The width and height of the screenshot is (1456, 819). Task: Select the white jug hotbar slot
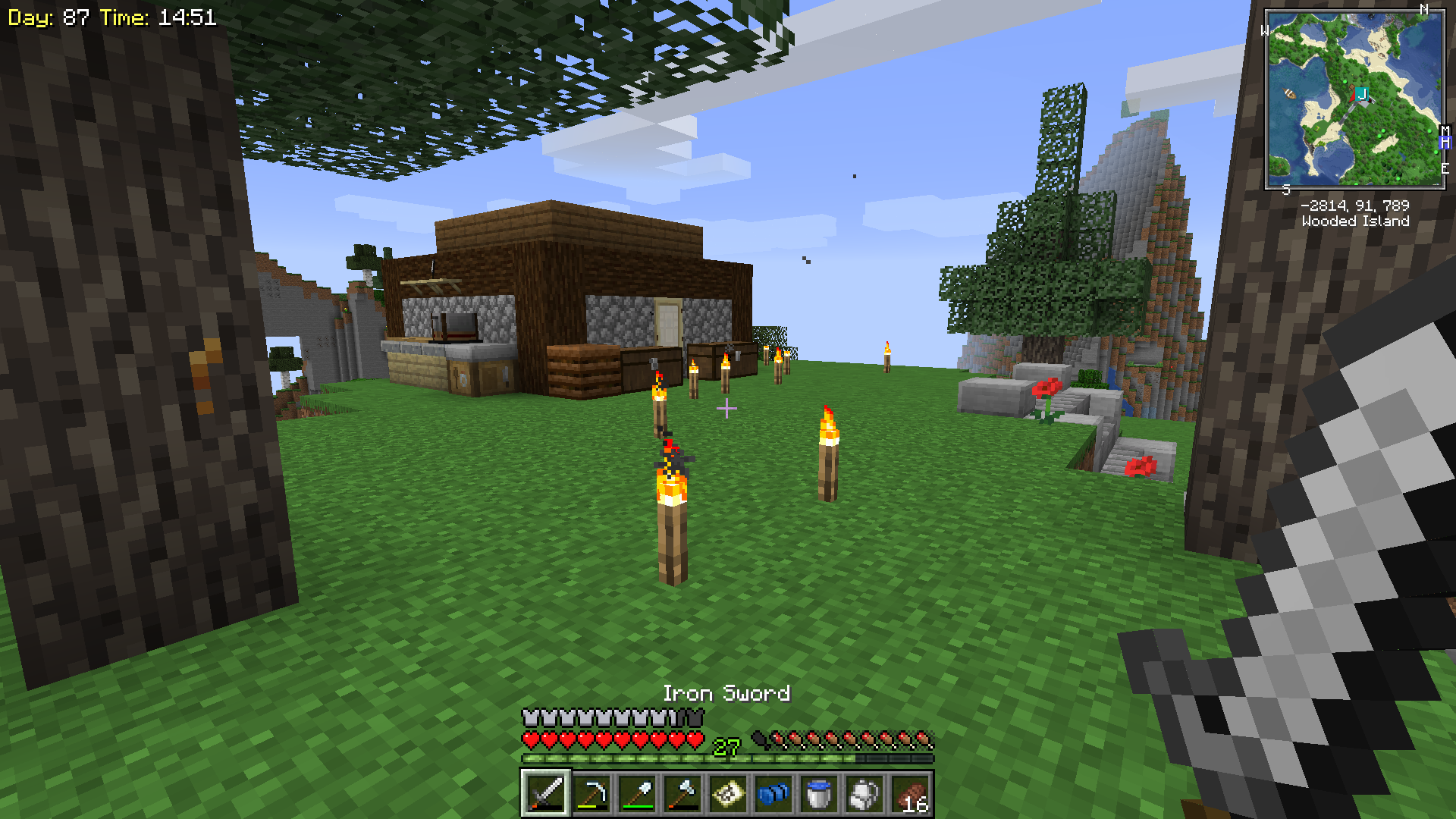(x=864, y=794)
